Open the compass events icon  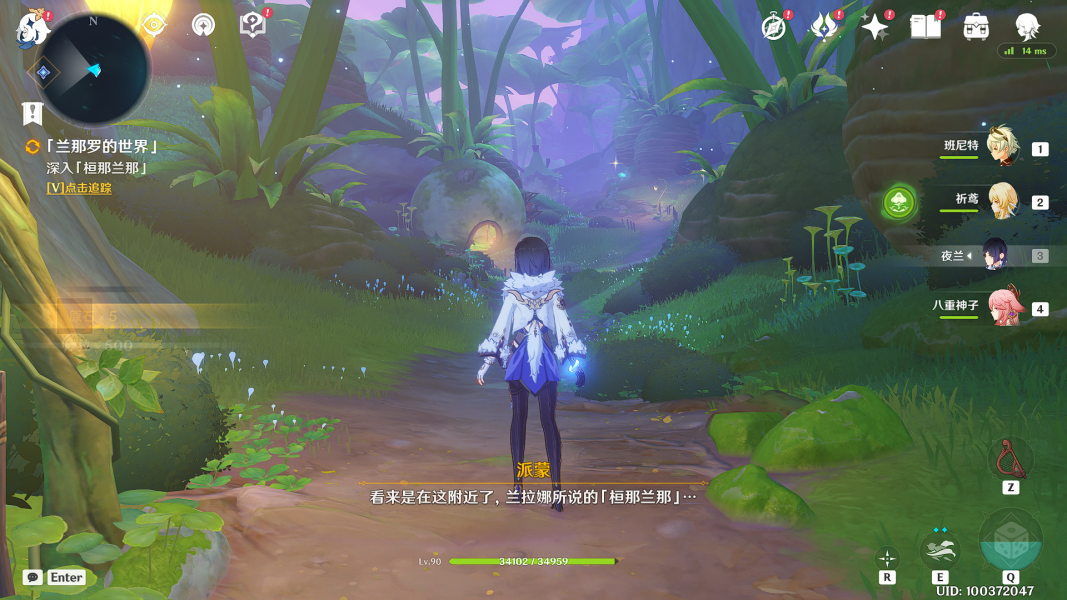click(x=773, y=28)
